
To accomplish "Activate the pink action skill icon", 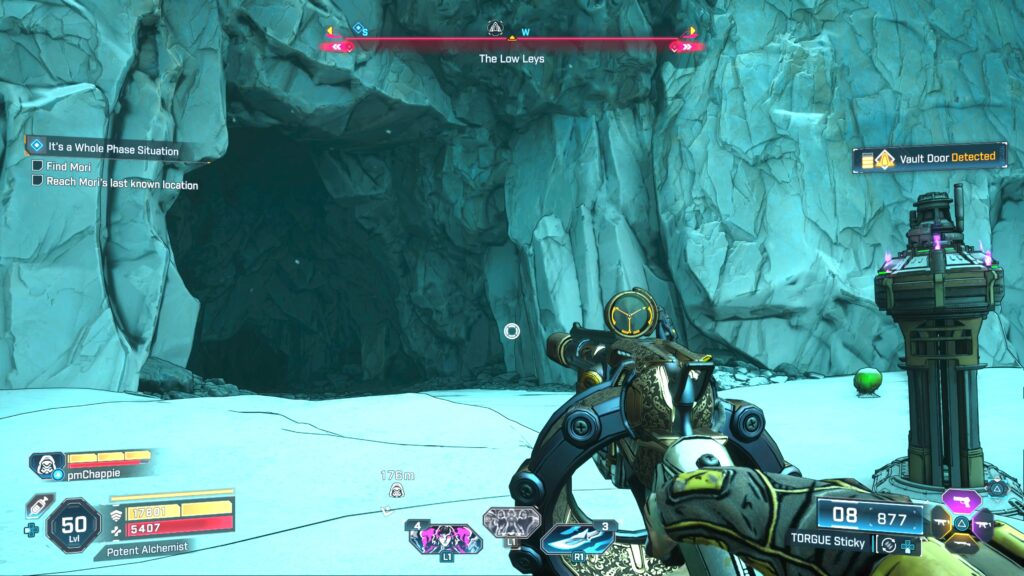I will pyautogui.click(x=444, y=539).
